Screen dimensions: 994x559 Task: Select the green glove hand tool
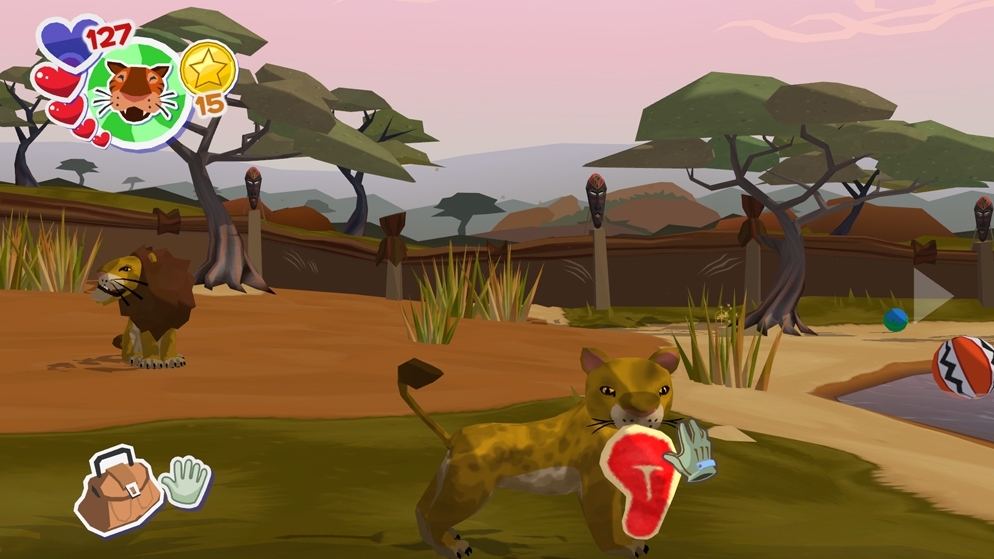(185, 482)
